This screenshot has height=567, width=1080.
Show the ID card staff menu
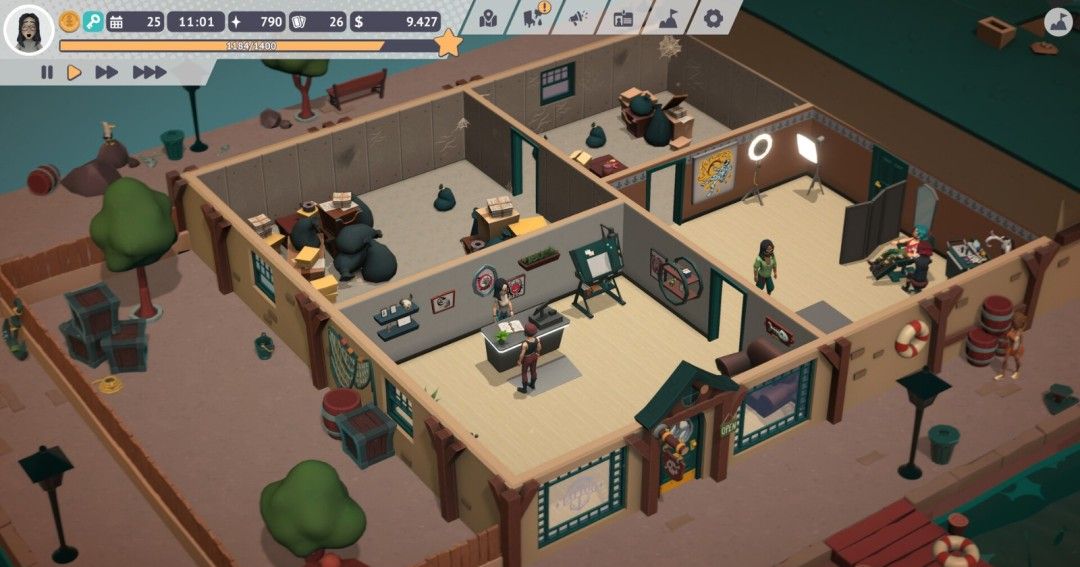[623, 18]
